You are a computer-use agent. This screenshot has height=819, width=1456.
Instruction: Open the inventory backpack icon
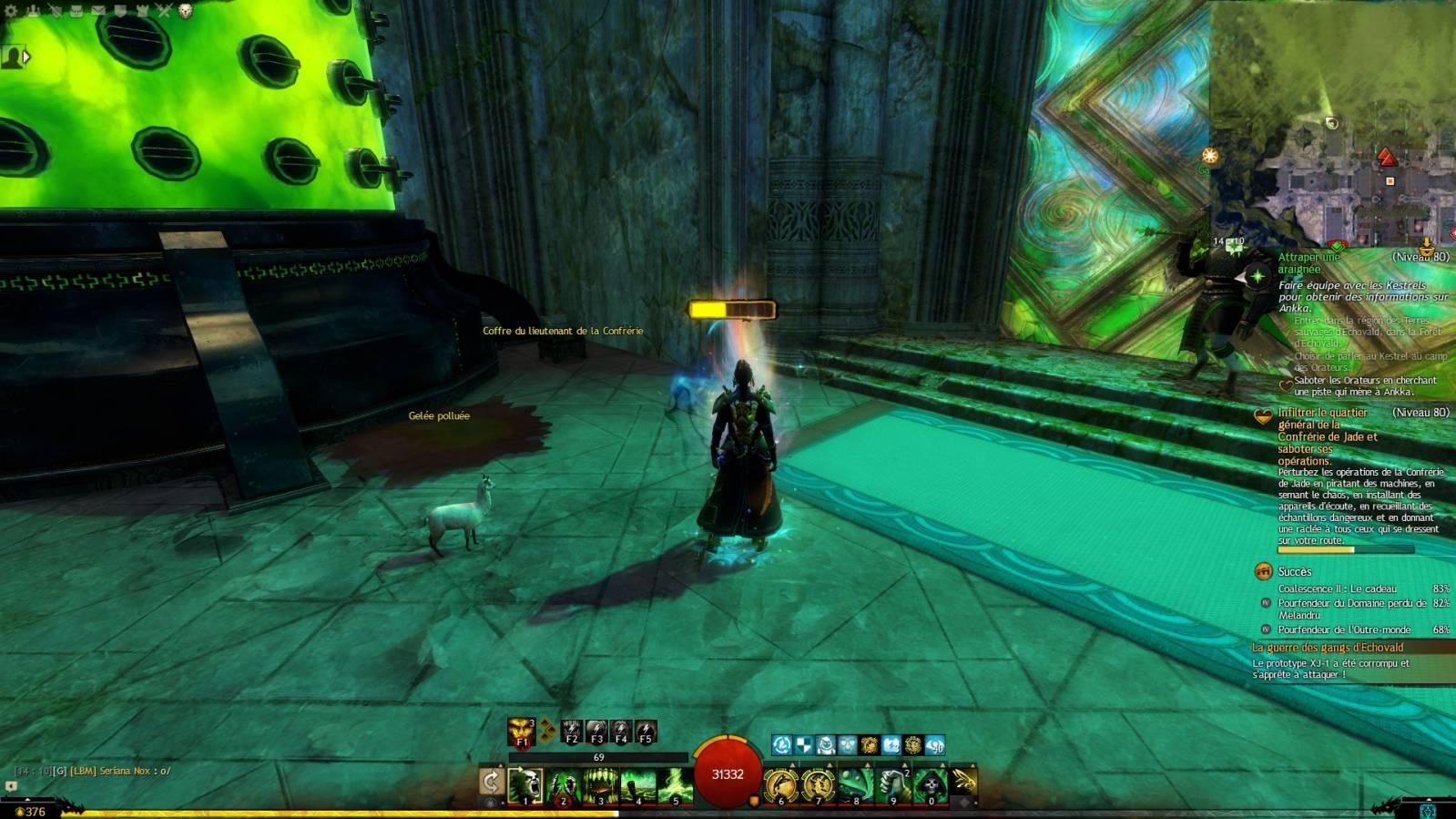76,11
